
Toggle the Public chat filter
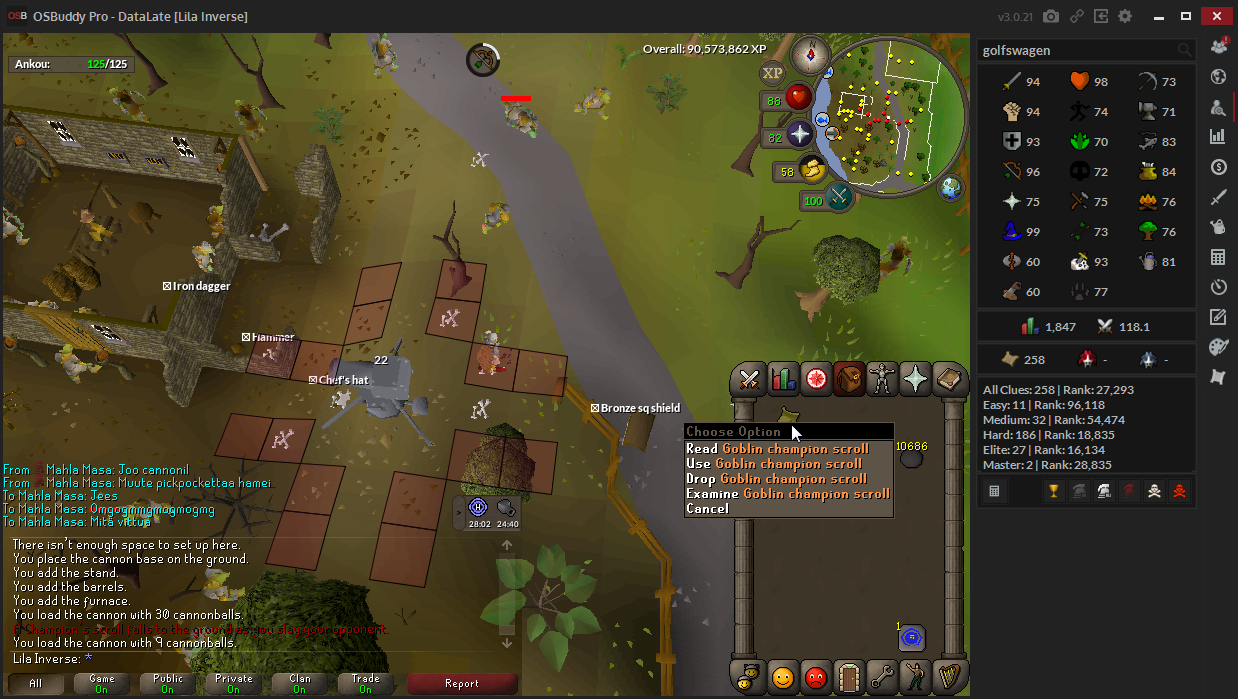click(168, 684)
